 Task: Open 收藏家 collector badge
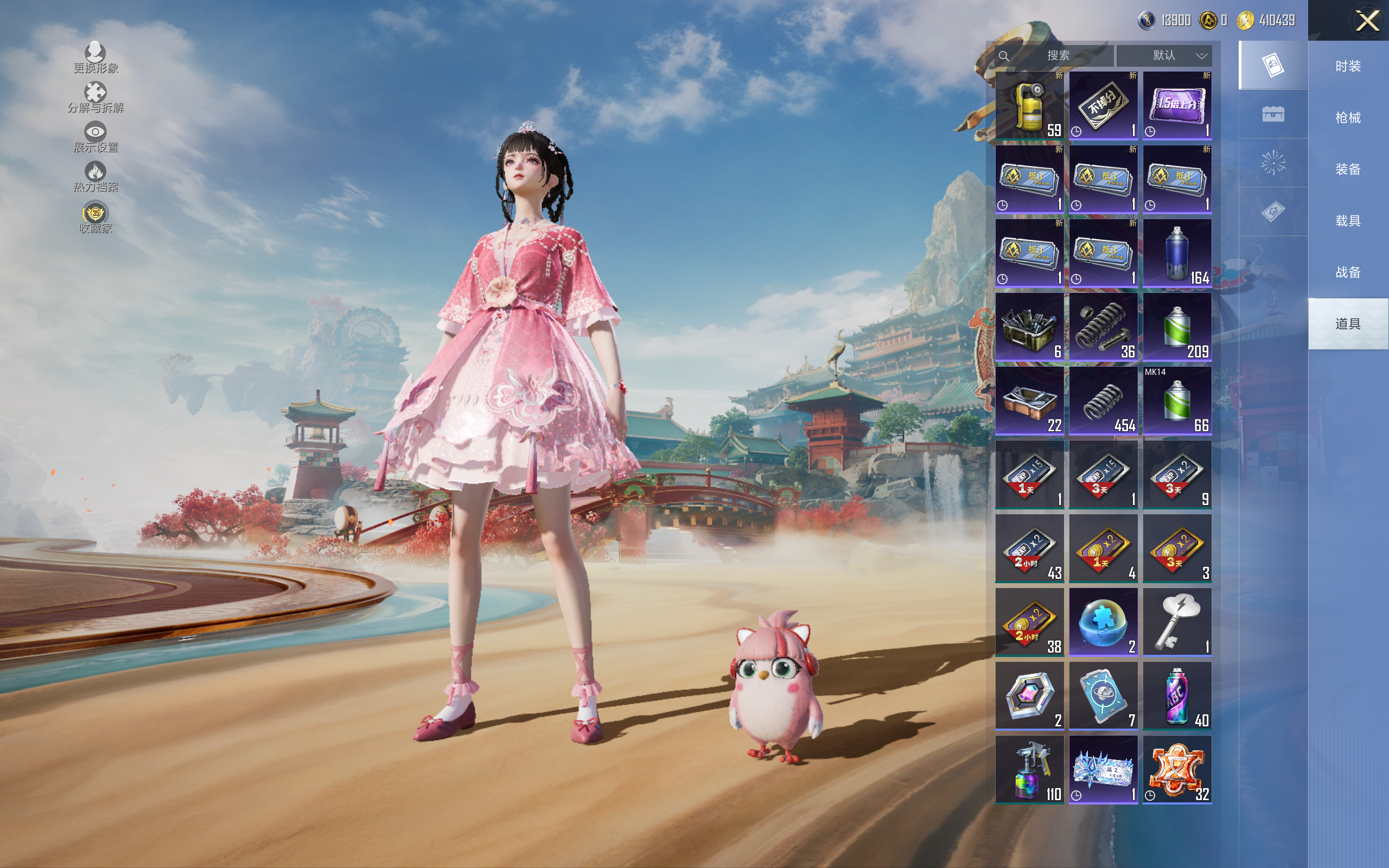coord(95,218)
